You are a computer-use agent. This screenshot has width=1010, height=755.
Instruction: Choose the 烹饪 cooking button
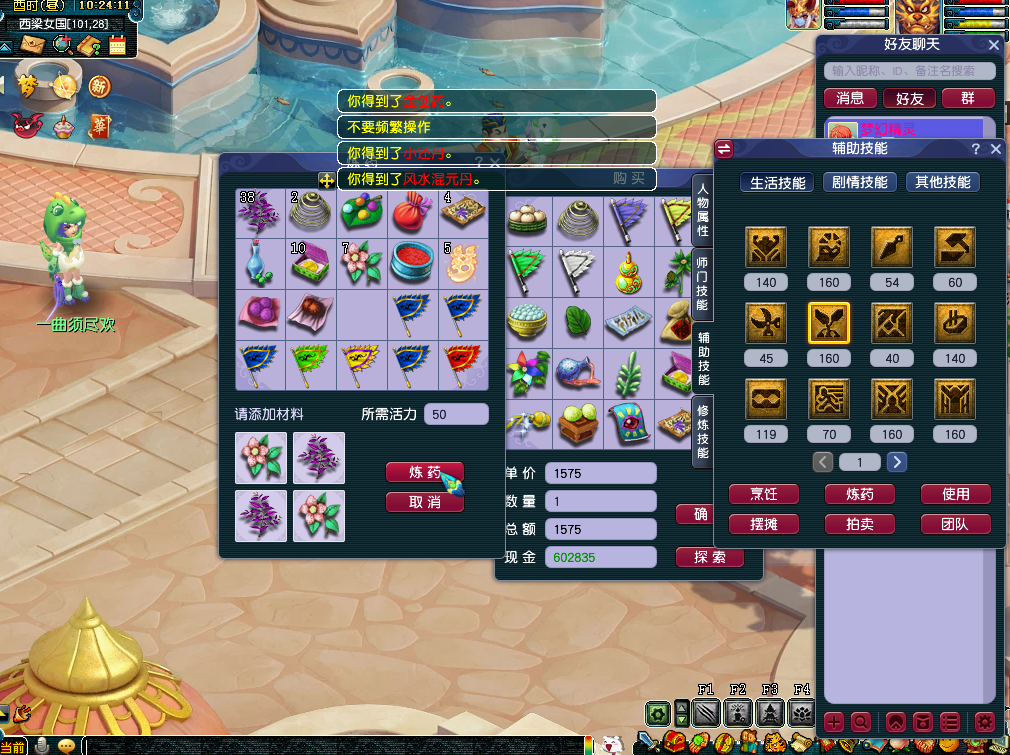(763, 494)
